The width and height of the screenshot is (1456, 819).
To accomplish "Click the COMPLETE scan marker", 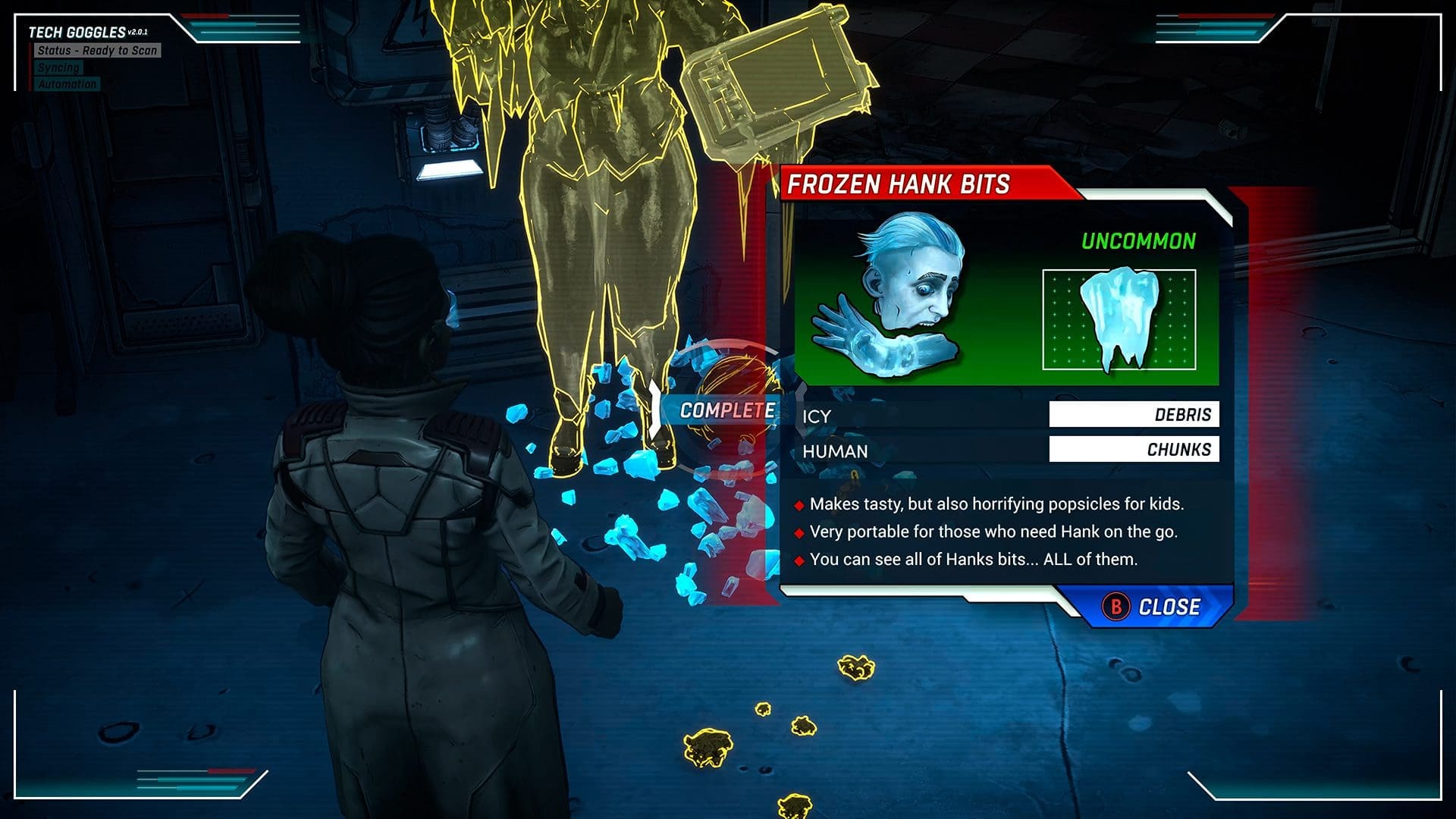I will point(726,410).
